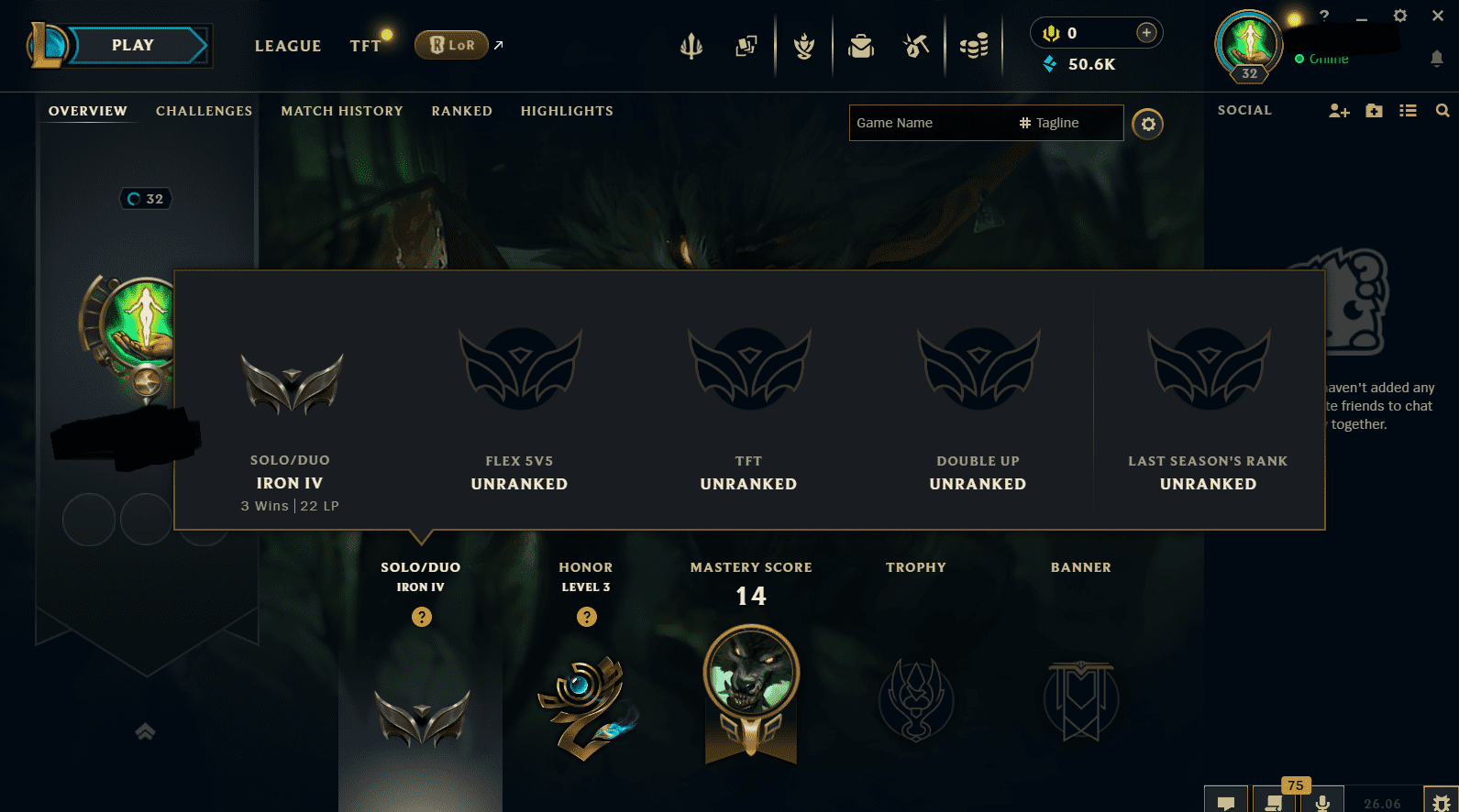The image size is (1459, 812).
Task: Open Loot with the backpack icon
Action: click(860, 46)
